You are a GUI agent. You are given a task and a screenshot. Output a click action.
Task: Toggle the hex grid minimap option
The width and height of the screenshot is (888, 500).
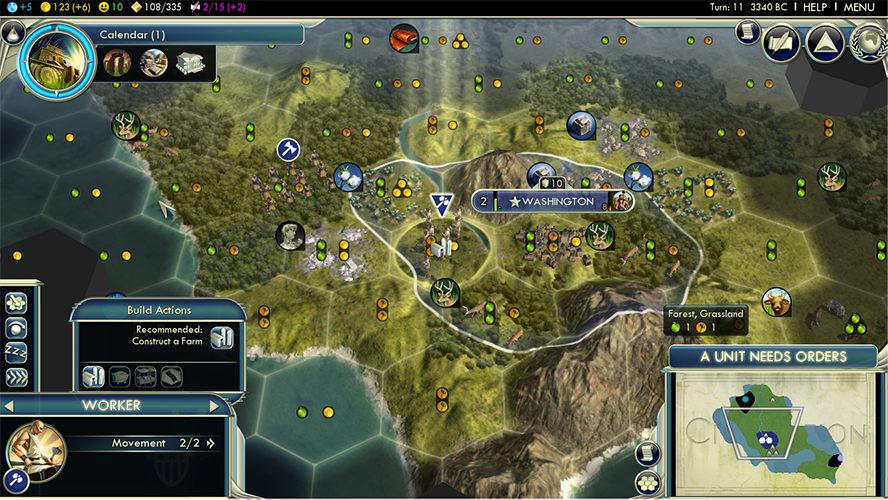pos(648,483)
